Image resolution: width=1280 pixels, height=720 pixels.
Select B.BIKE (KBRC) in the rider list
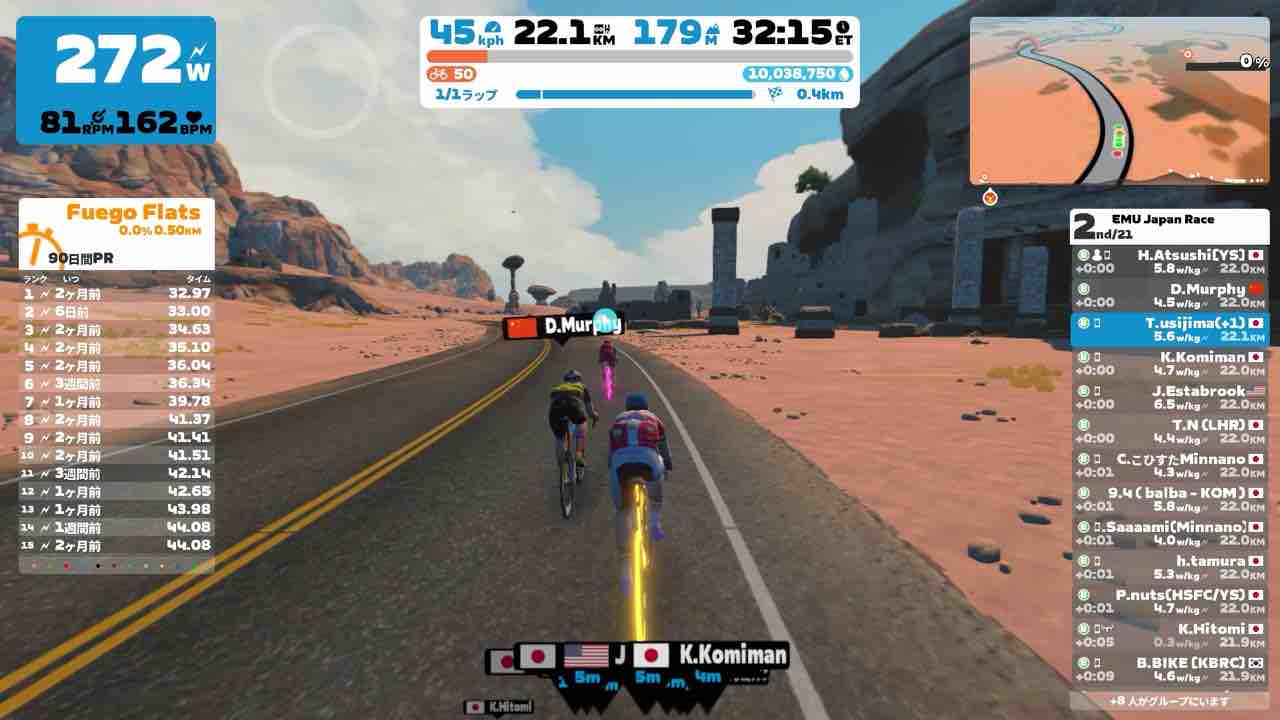(x=1169, y=670)
